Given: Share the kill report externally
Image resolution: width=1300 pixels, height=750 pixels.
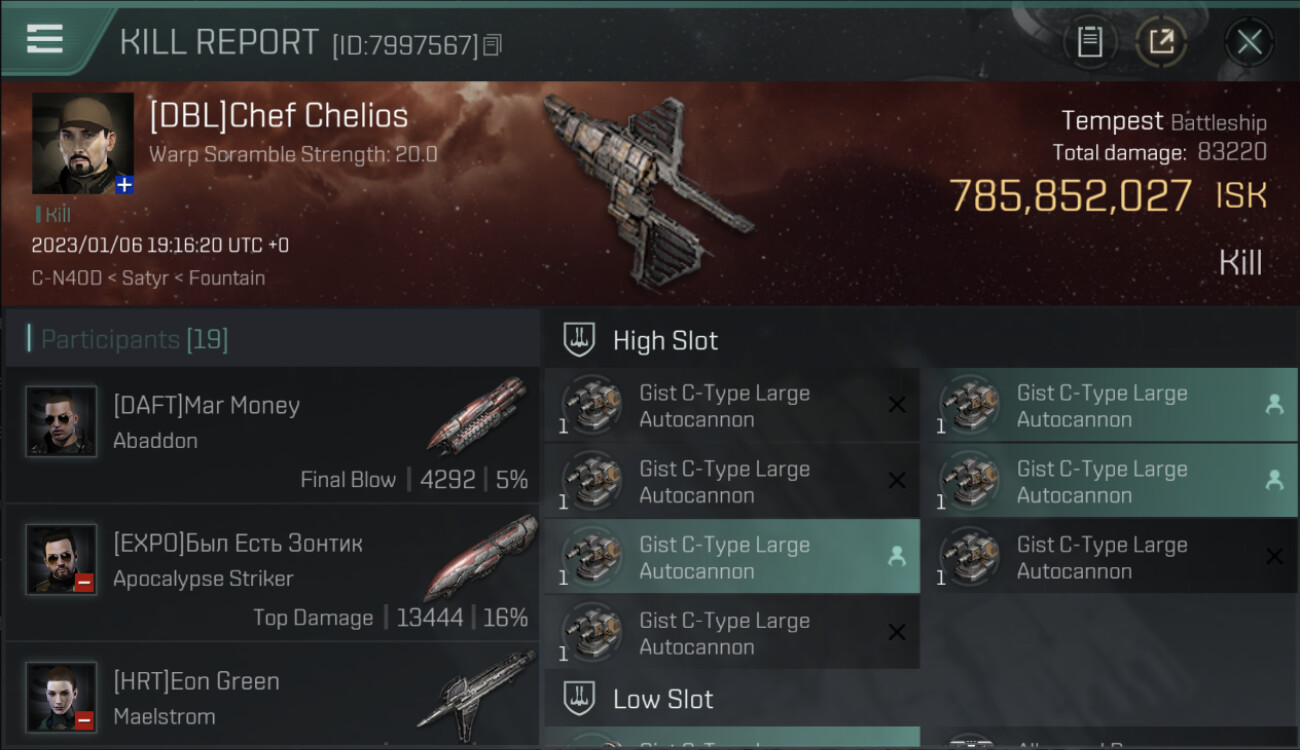Looking at the screenshot, I should coord(1161,42).
